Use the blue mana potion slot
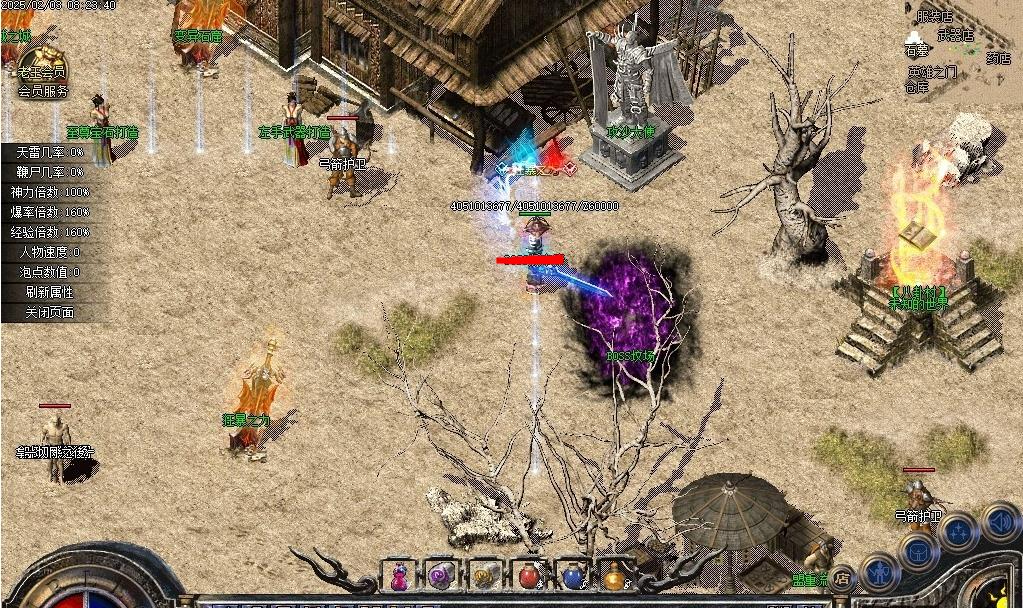Image resolution: width=1023 pixels, height=608 pixels. coord(572,577)
